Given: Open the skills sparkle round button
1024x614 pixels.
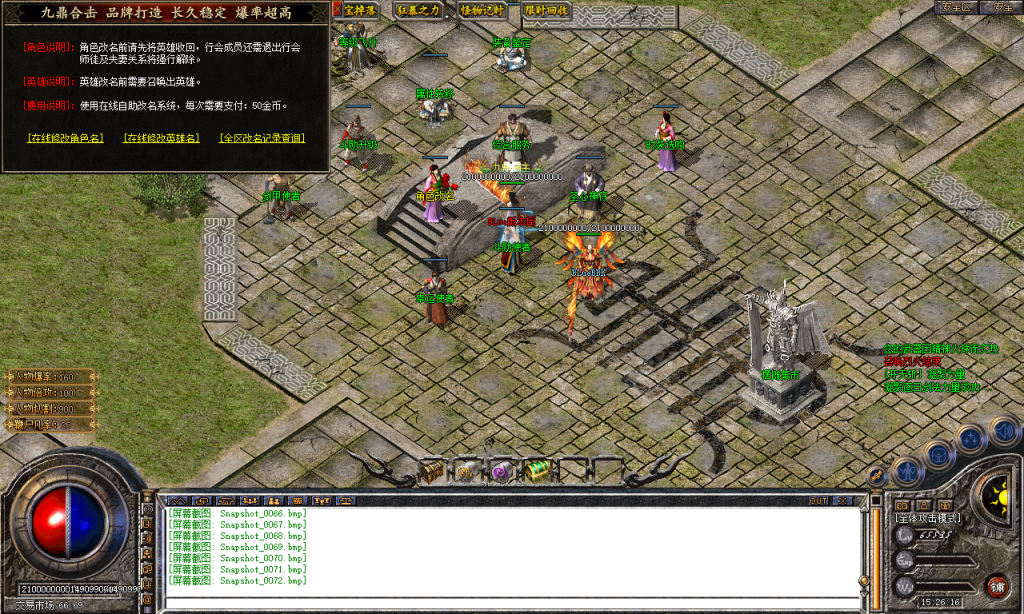Looking at the screenshot, I should 971,438.
